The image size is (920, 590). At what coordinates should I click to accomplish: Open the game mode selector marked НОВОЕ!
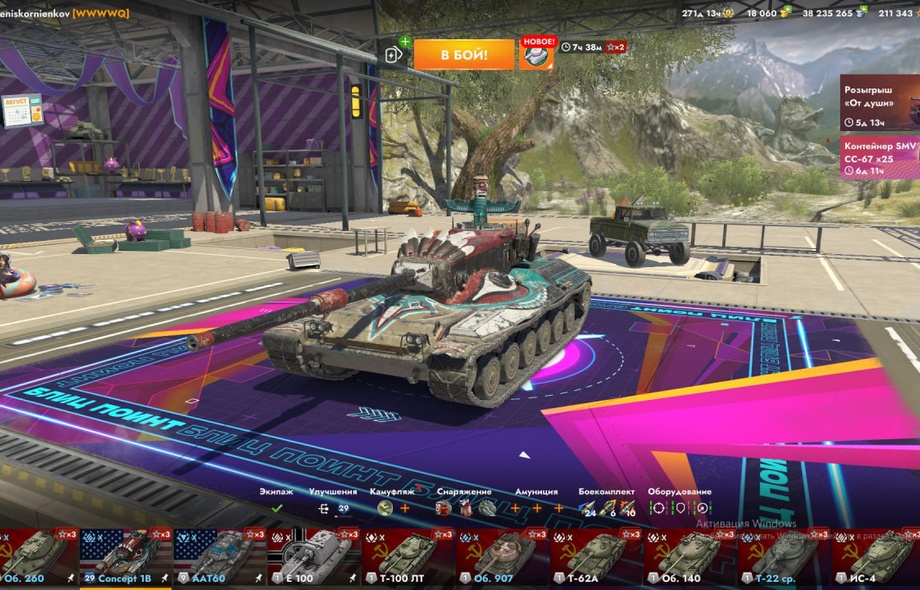point(536,53)
